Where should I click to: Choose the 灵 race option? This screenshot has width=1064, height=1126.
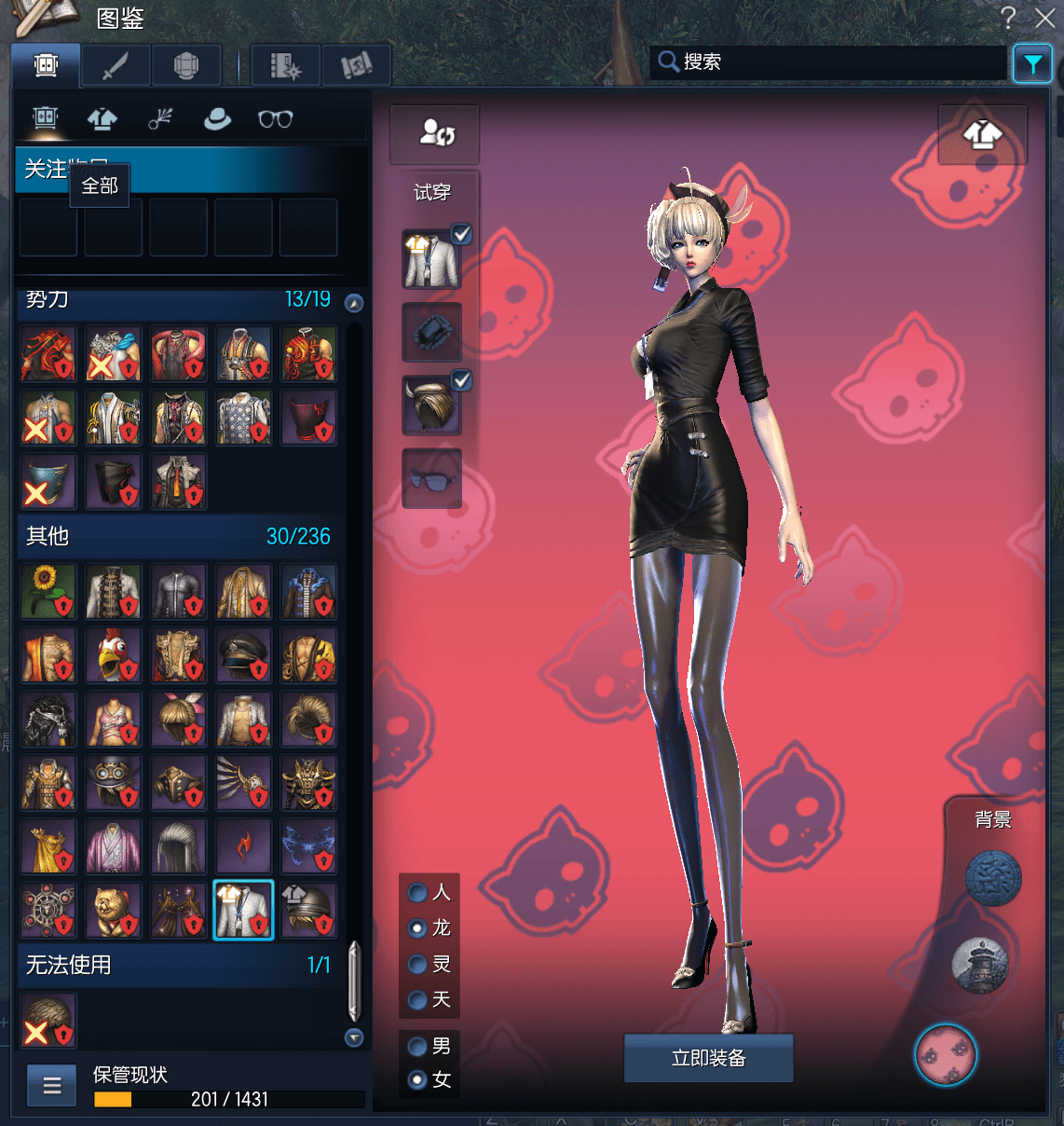click(x=418, y=965)
